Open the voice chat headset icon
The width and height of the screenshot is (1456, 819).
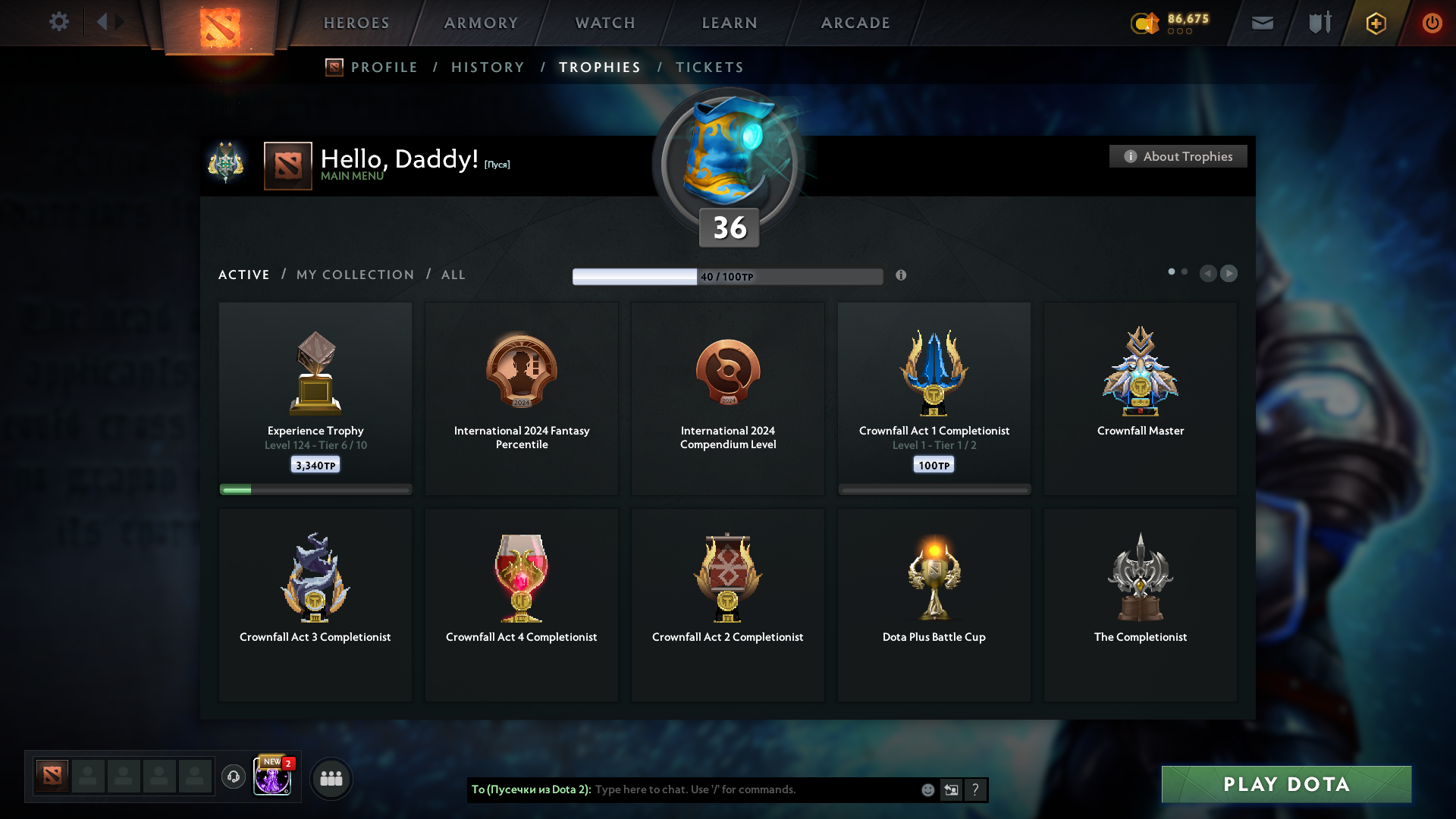pos(234,777)
